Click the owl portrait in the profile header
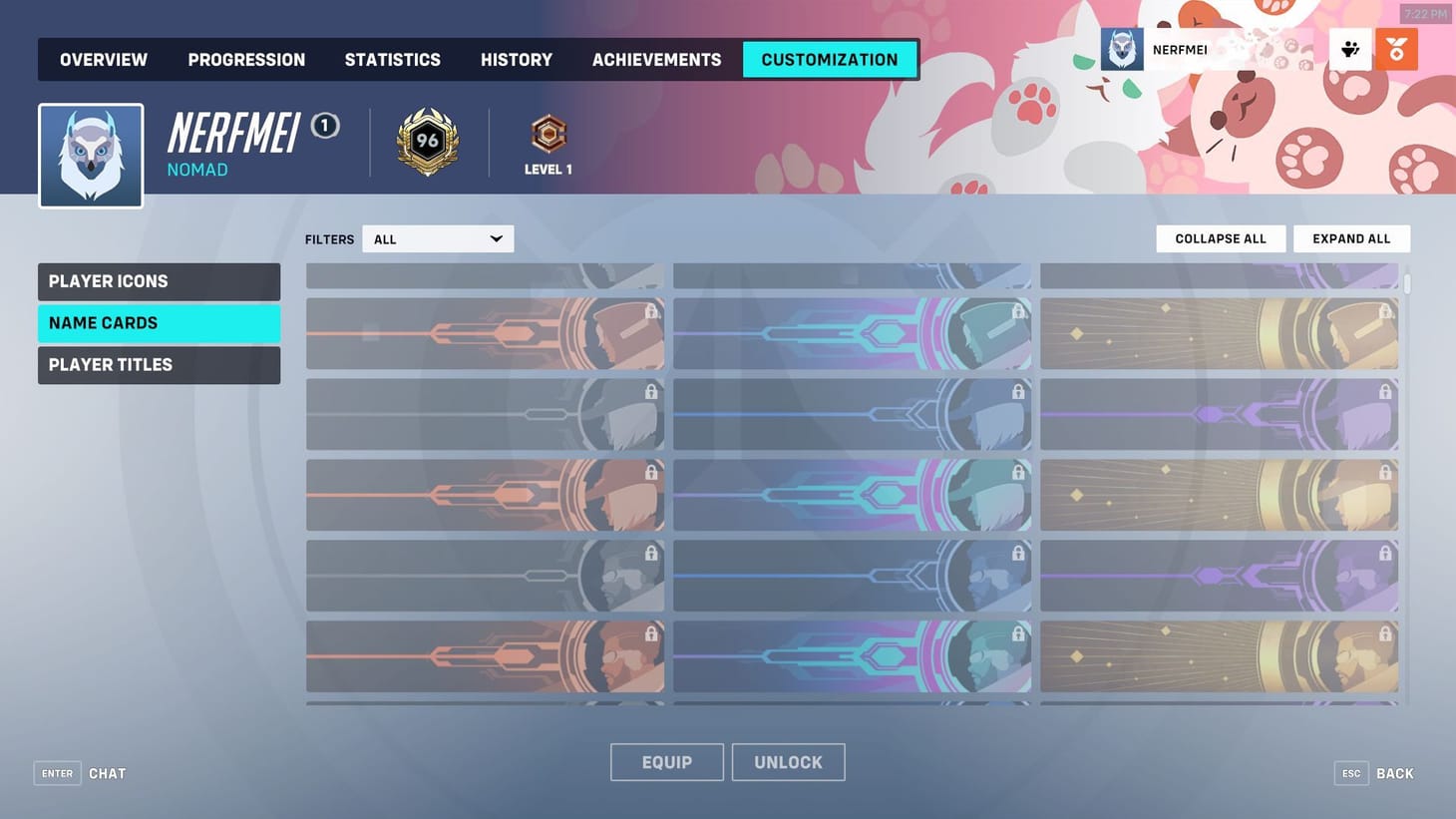Viewport: 1456px width, 819px height. click(90, 155)
